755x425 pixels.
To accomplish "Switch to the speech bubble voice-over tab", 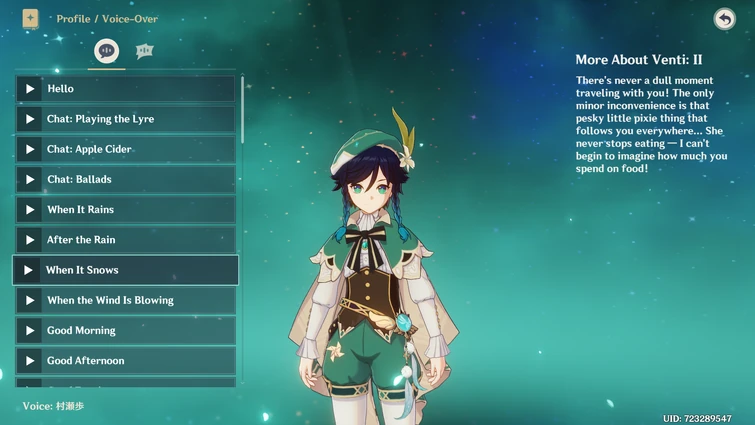I will click(106, 51).
